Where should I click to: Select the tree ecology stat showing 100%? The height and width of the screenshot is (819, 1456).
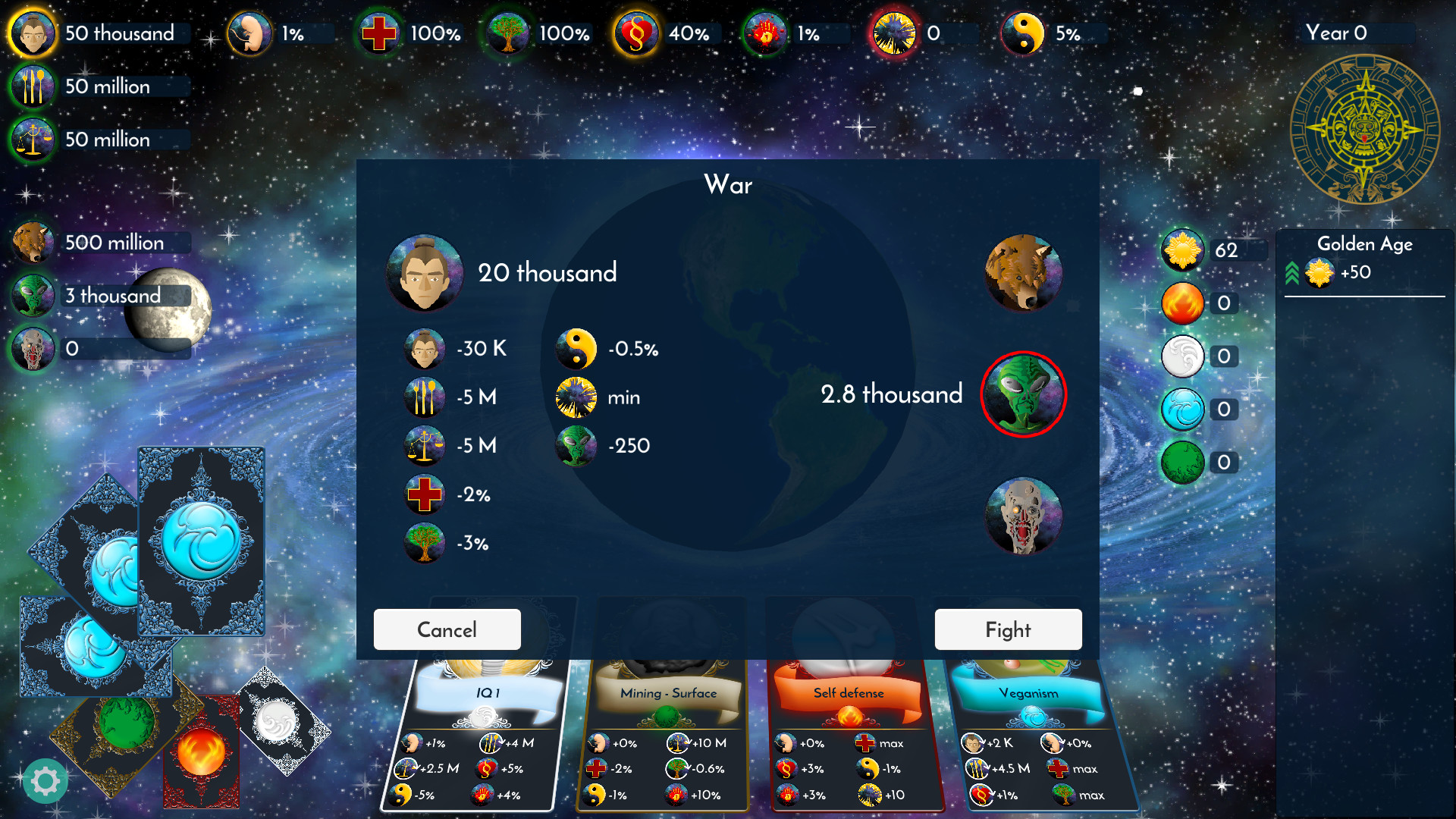[x=507, y=33]
